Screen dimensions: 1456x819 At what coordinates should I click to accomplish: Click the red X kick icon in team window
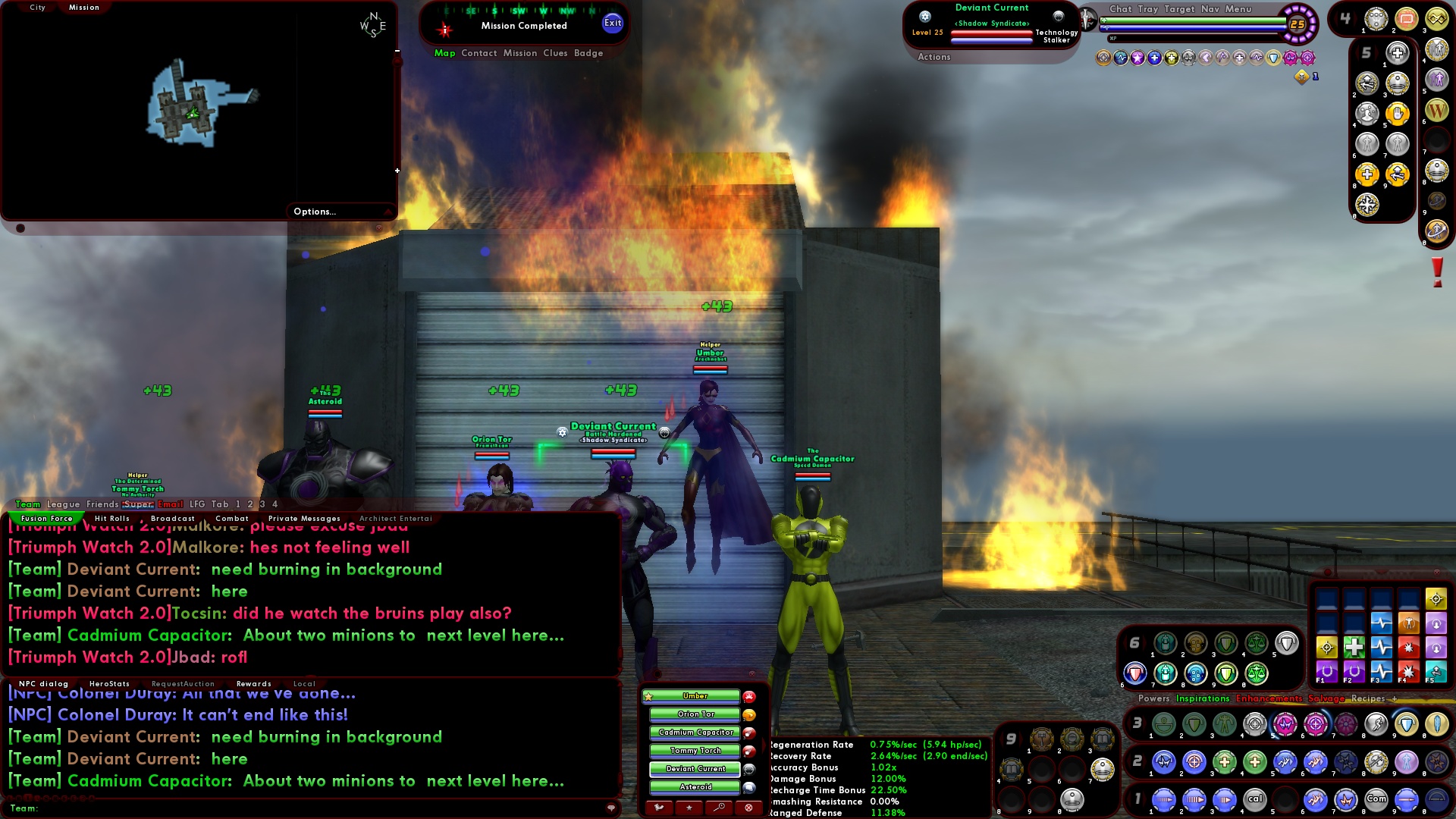click(x=748, y=808)
